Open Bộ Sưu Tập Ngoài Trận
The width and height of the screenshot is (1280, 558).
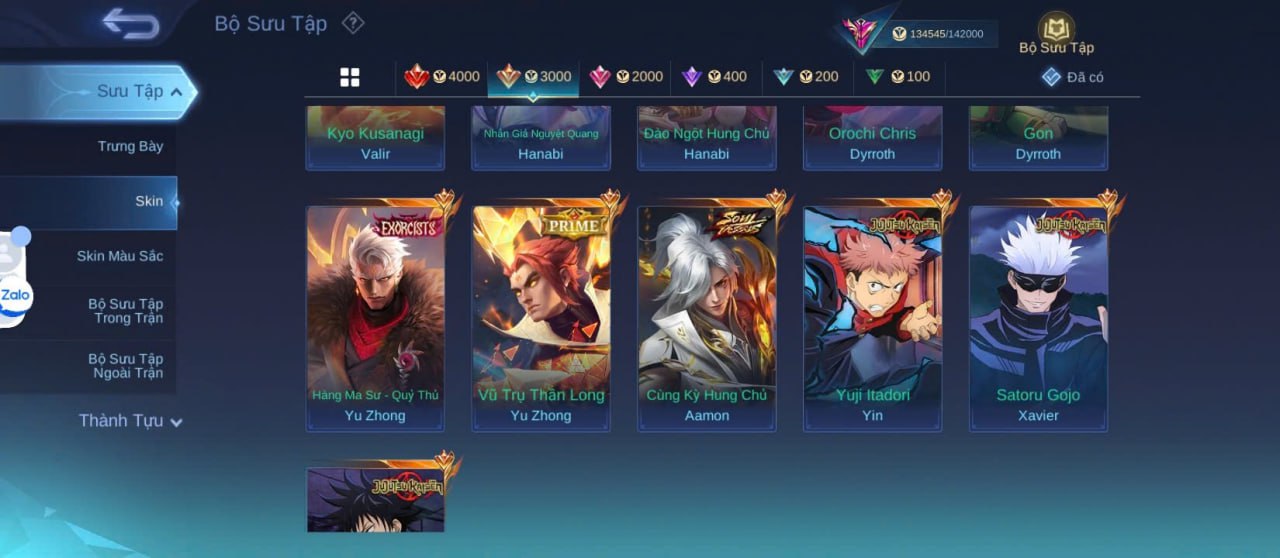(125, 366)
